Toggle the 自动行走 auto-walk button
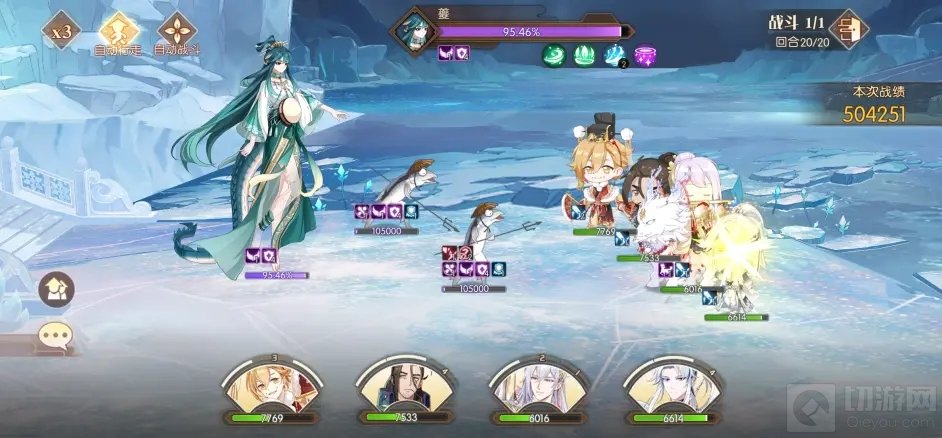The image size is (942, 438). (118, 30)
